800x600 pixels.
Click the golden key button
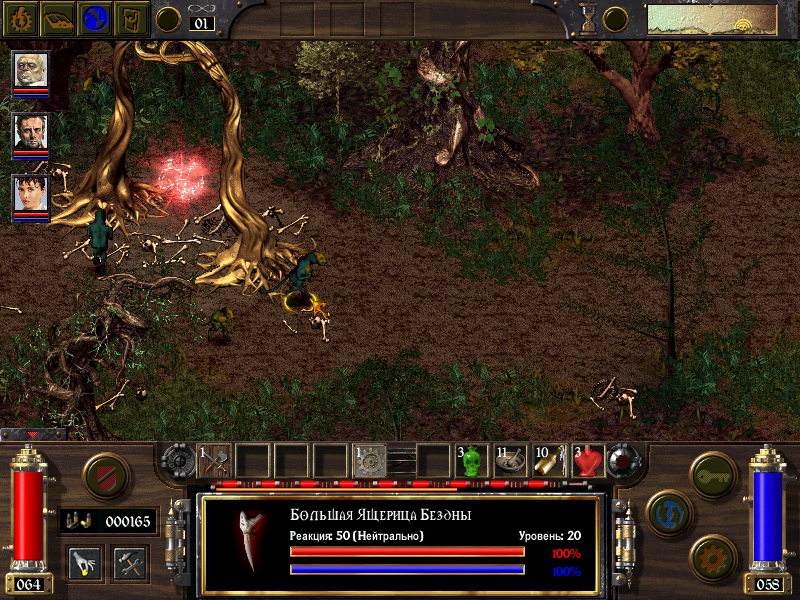pyautogui.click(x=713, y=470)
